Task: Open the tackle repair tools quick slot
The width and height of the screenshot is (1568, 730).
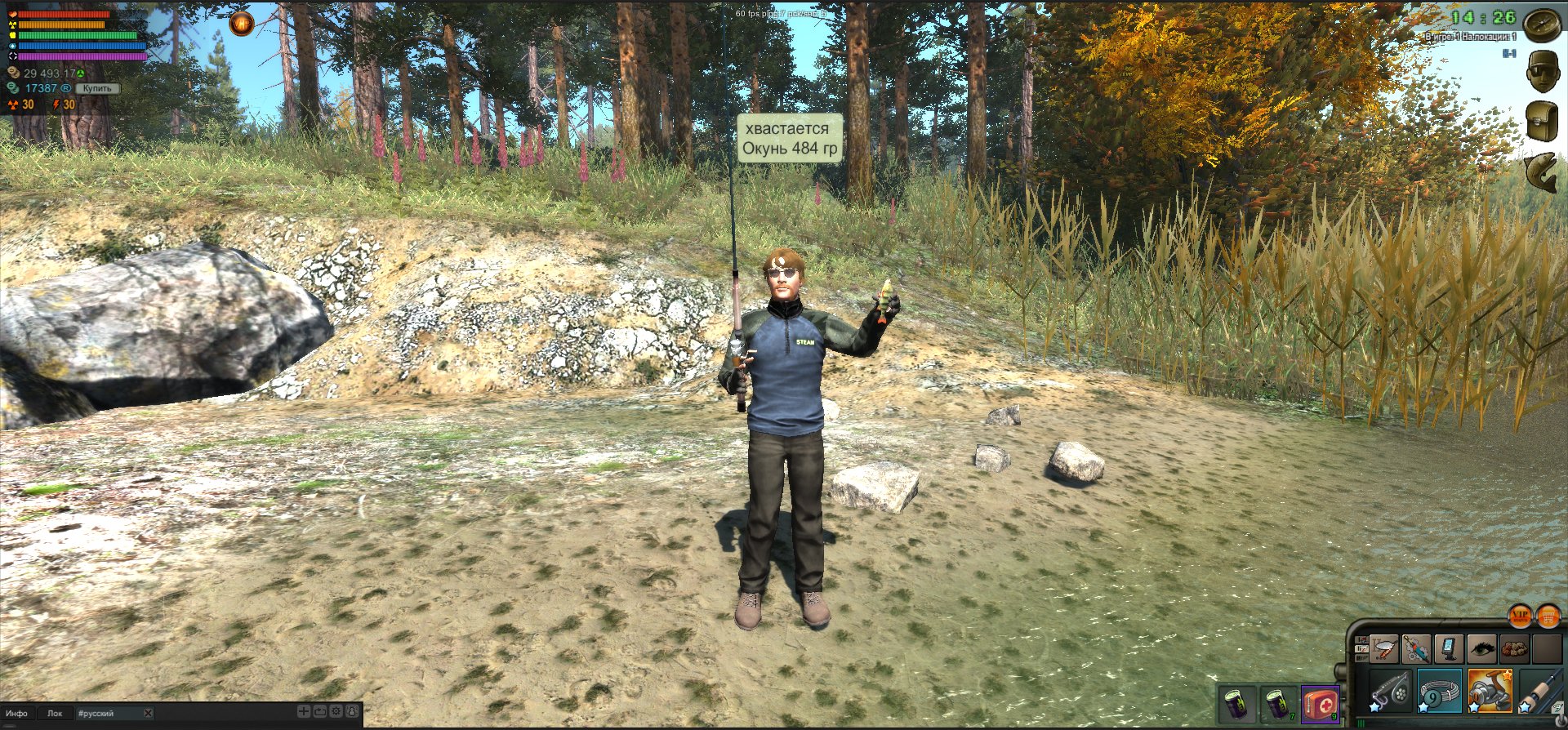Action: (1417, 648)
